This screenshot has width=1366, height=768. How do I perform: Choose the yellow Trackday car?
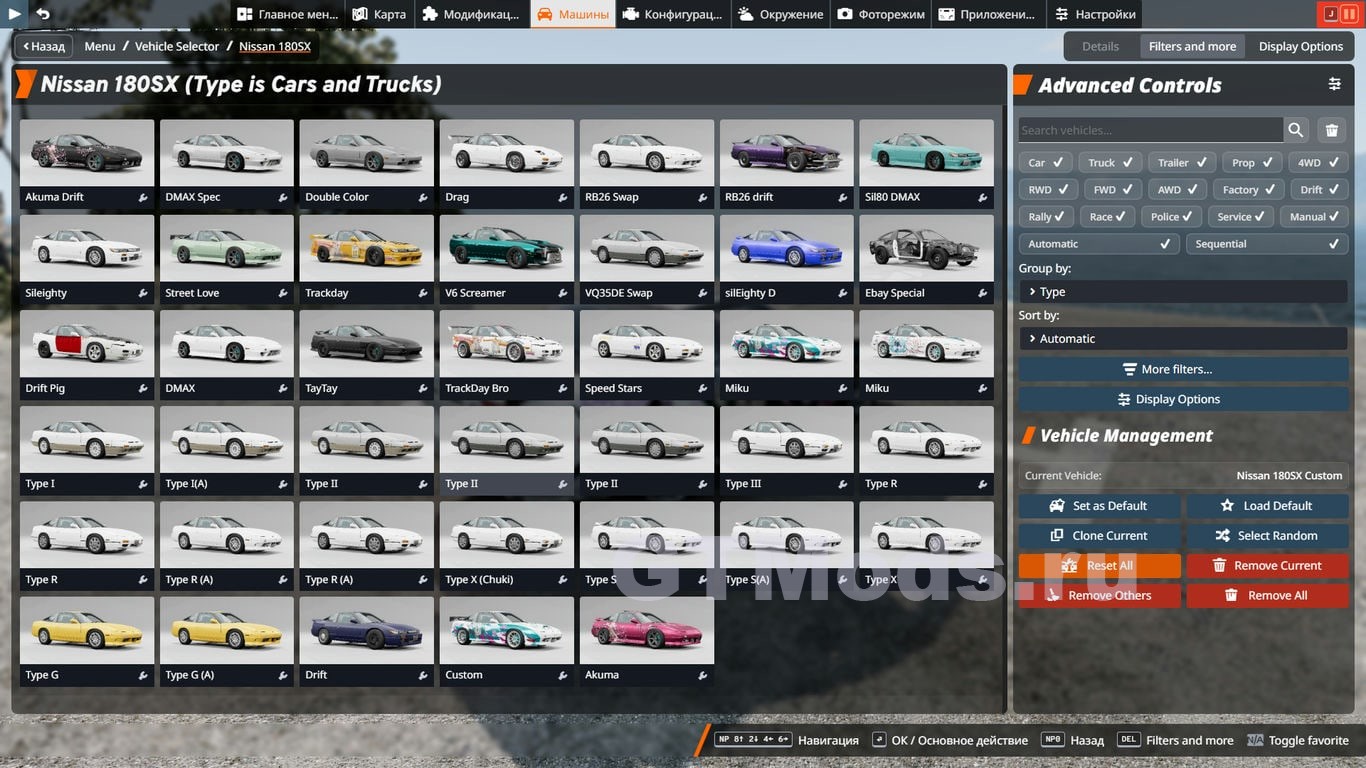(x=366, y=249)
